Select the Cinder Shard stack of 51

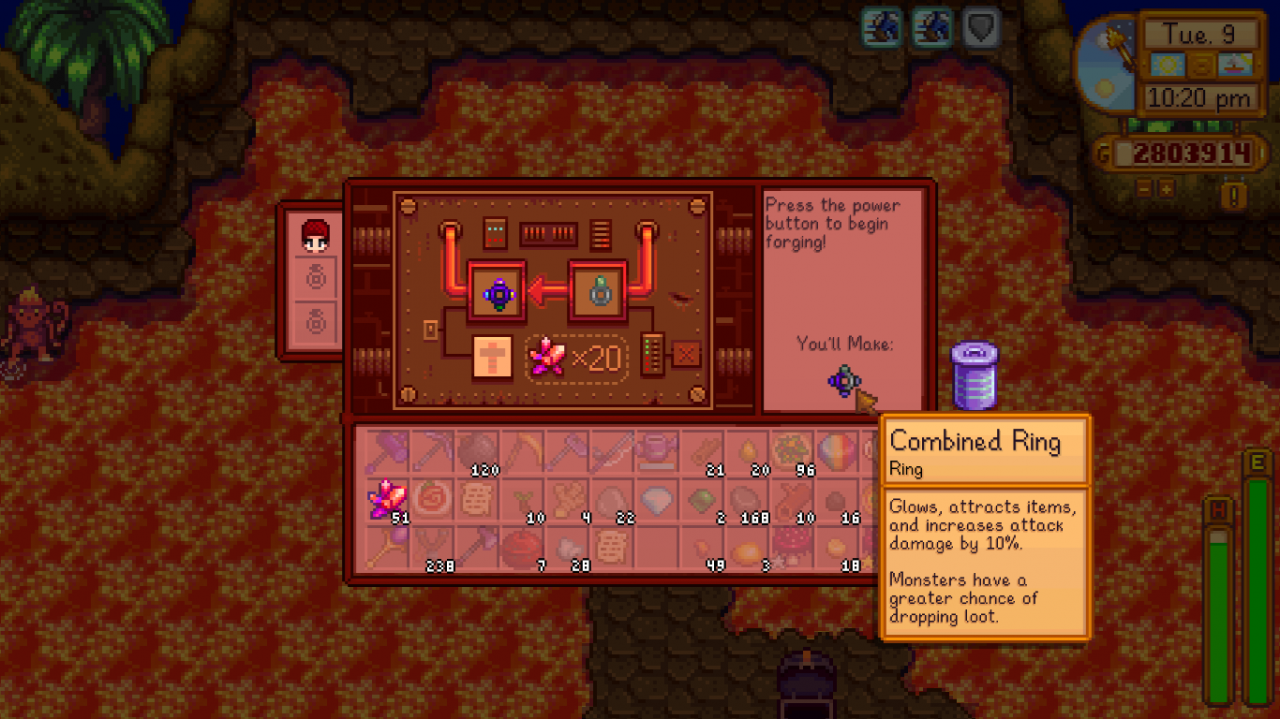(386, 499)
